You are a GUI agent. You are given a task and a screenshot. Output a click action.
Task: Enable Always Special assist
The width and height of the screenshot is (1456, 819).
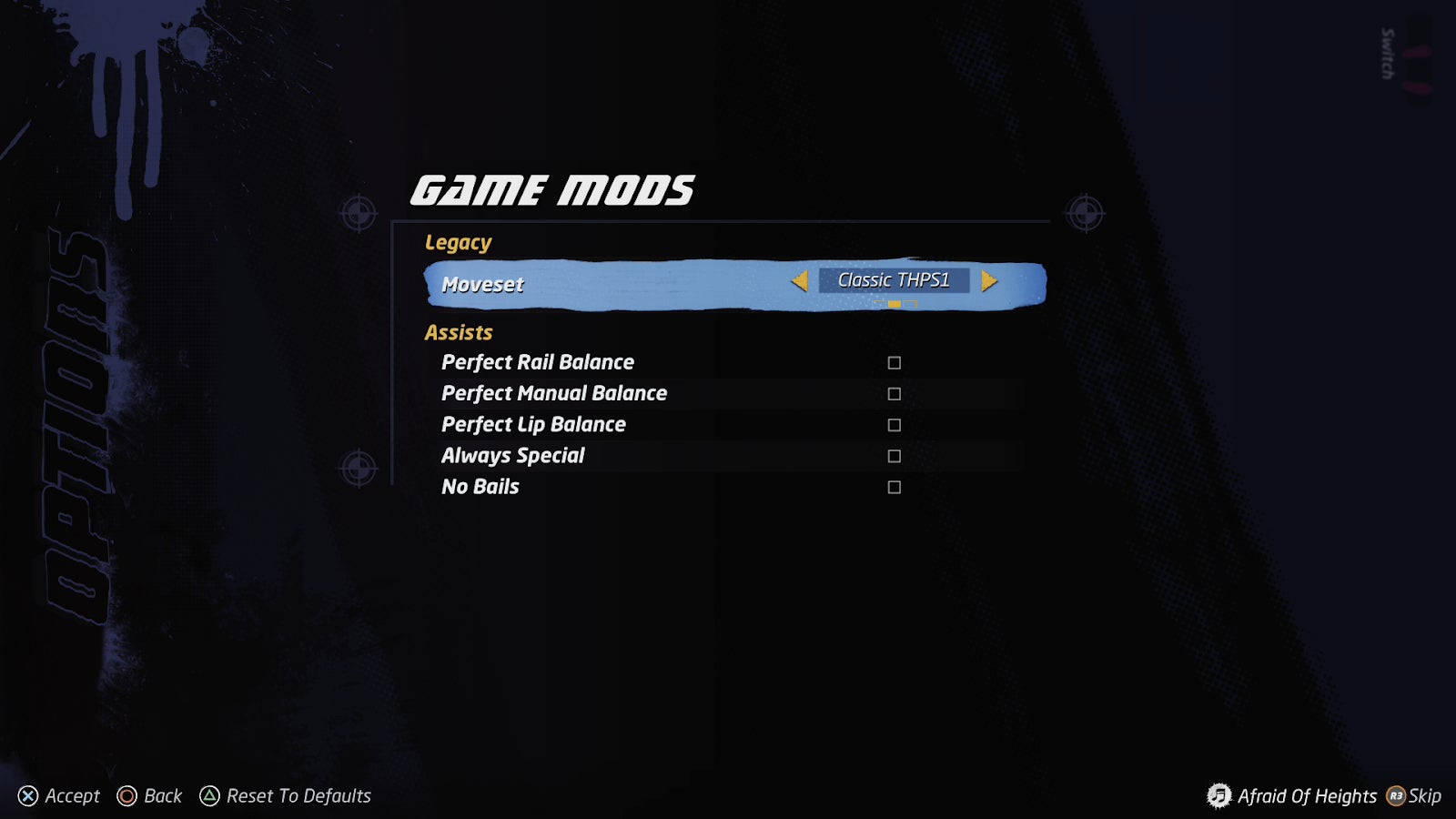pyautogui.click(x=894, y=455)
